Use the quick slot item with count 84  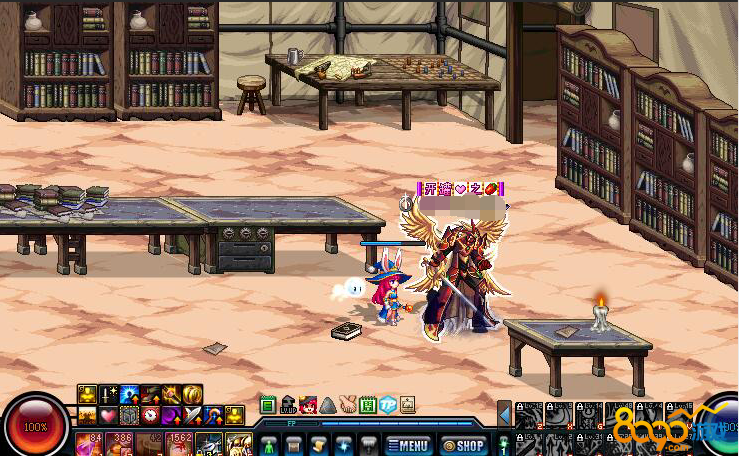[x=88, y=443]
